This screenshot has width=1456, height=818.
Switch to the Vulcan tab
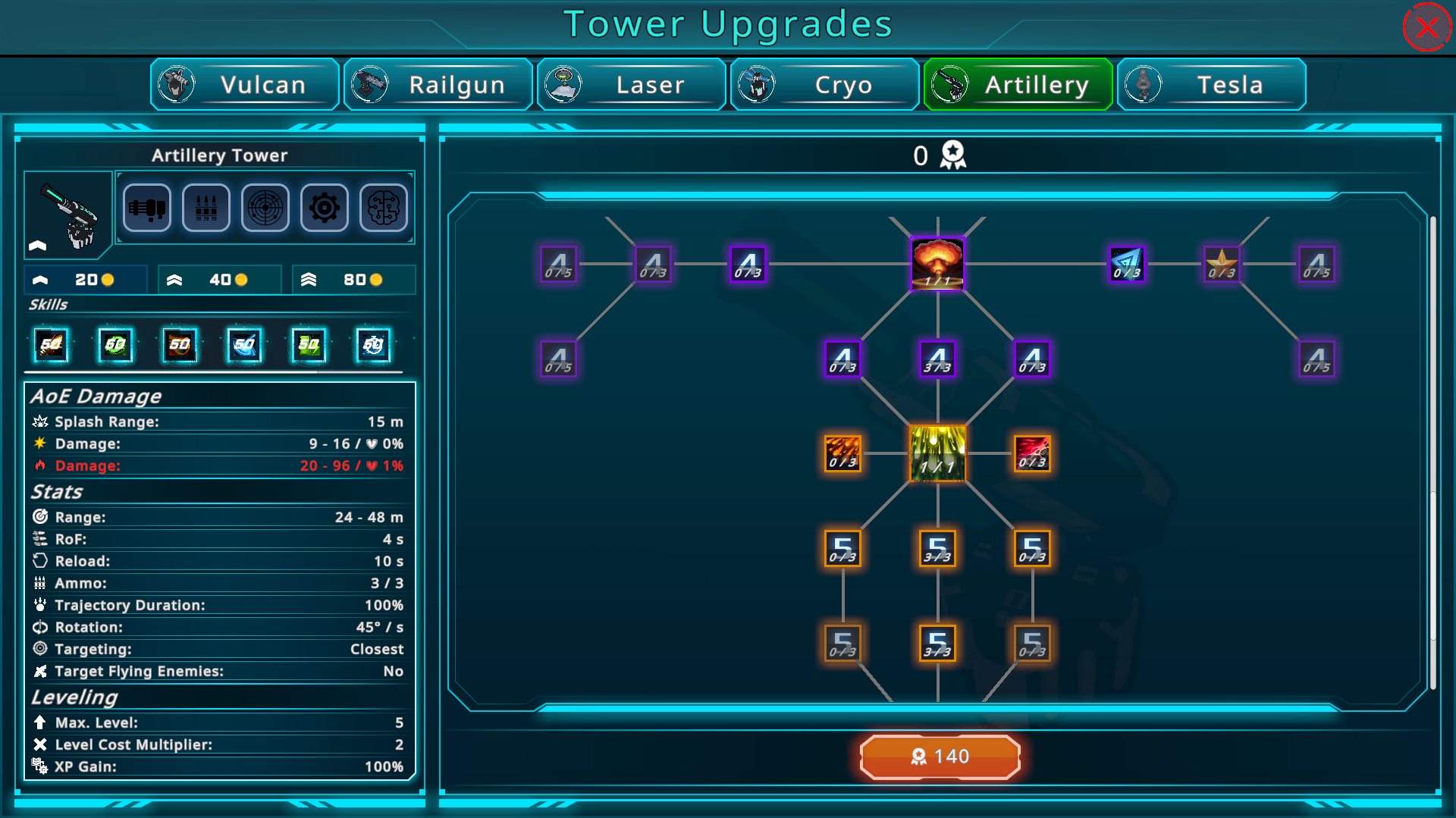click(245, 84)
